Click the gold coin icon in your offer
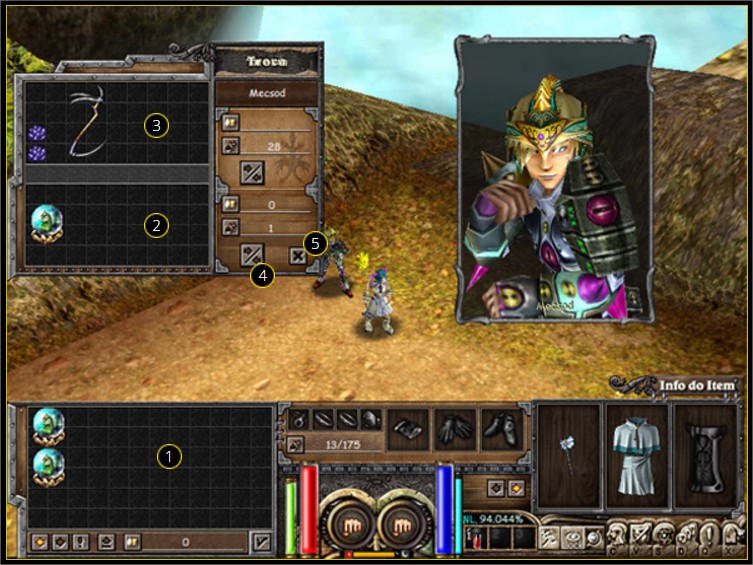 coord(228,204)
